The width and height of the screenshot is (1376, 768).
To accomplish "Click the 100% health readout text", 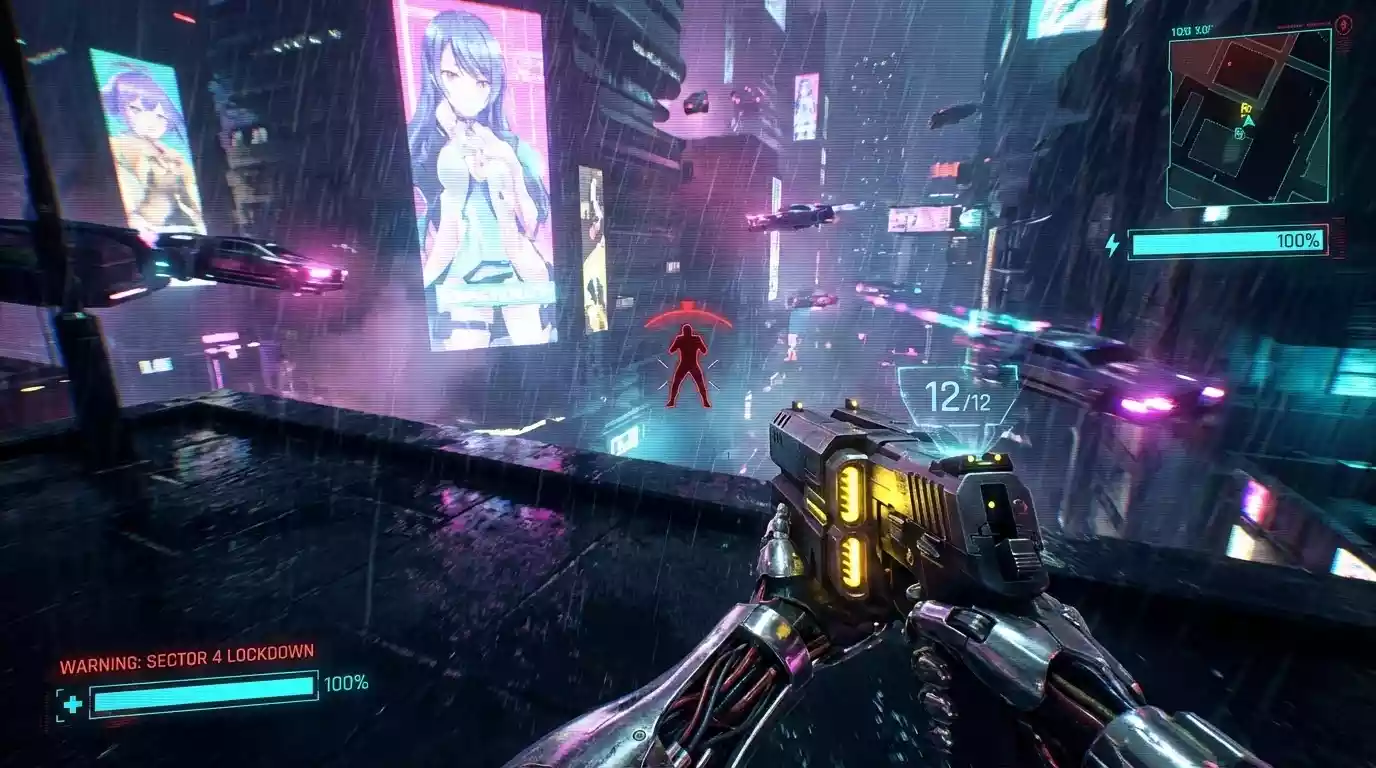I will click(x=347, y=683).
